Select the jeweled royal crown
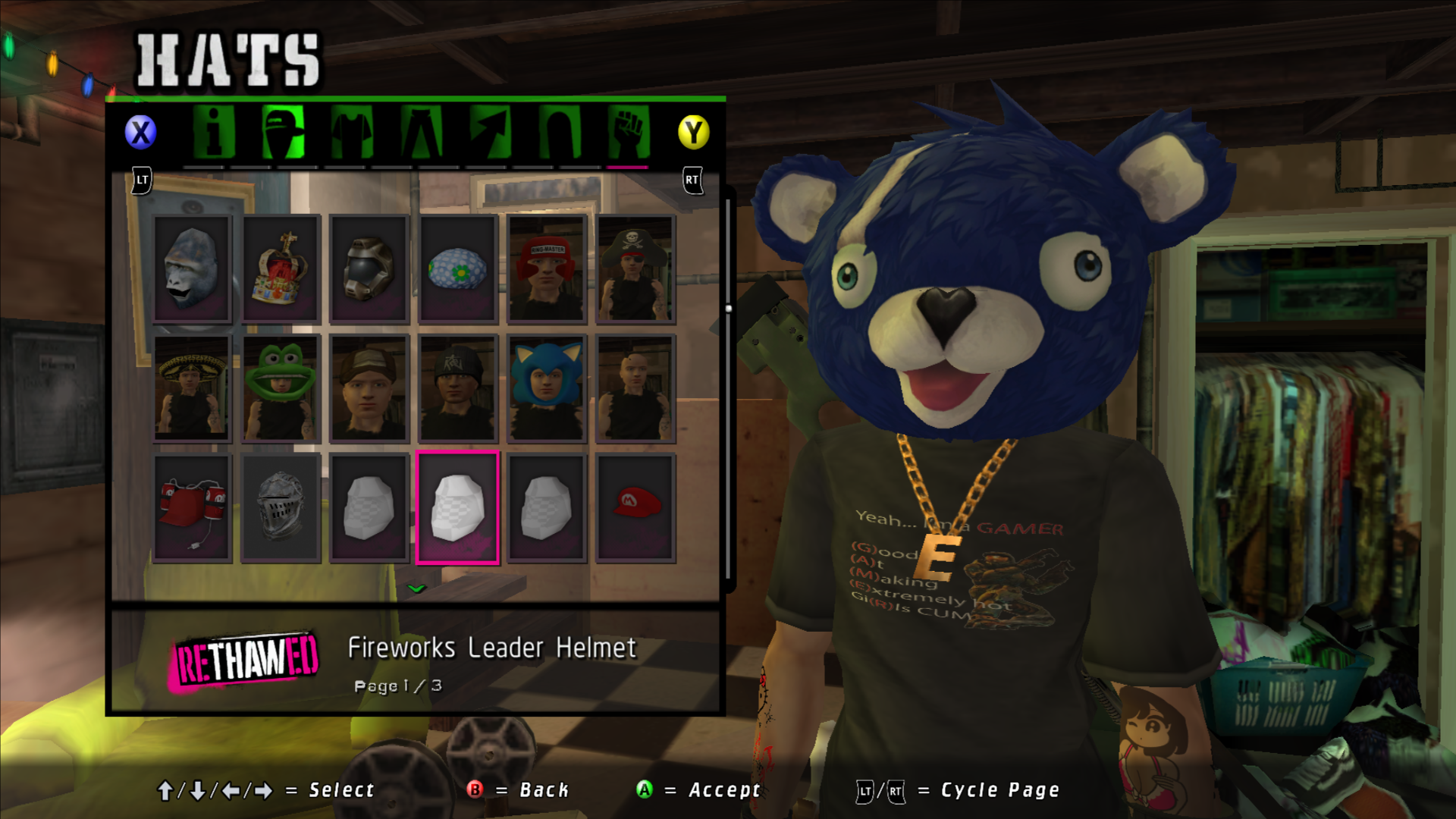This screenshot has height=819, width=1456. [281, 269]
